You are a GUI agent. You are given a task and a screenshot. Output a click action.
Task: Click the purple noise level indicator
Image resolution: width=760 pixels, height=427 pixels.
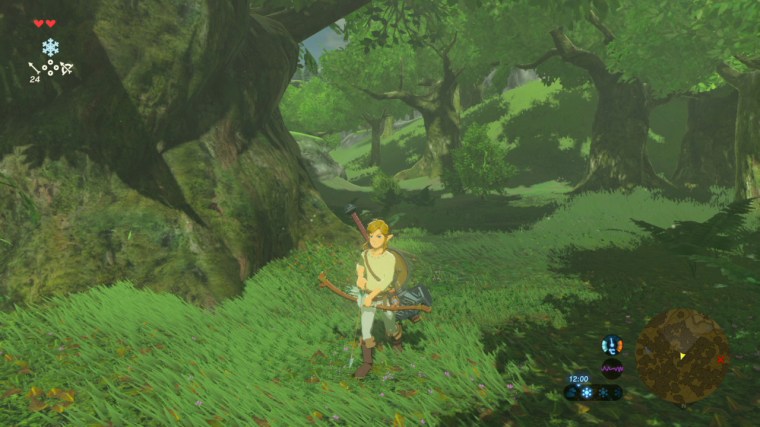(x=611, y=368)
